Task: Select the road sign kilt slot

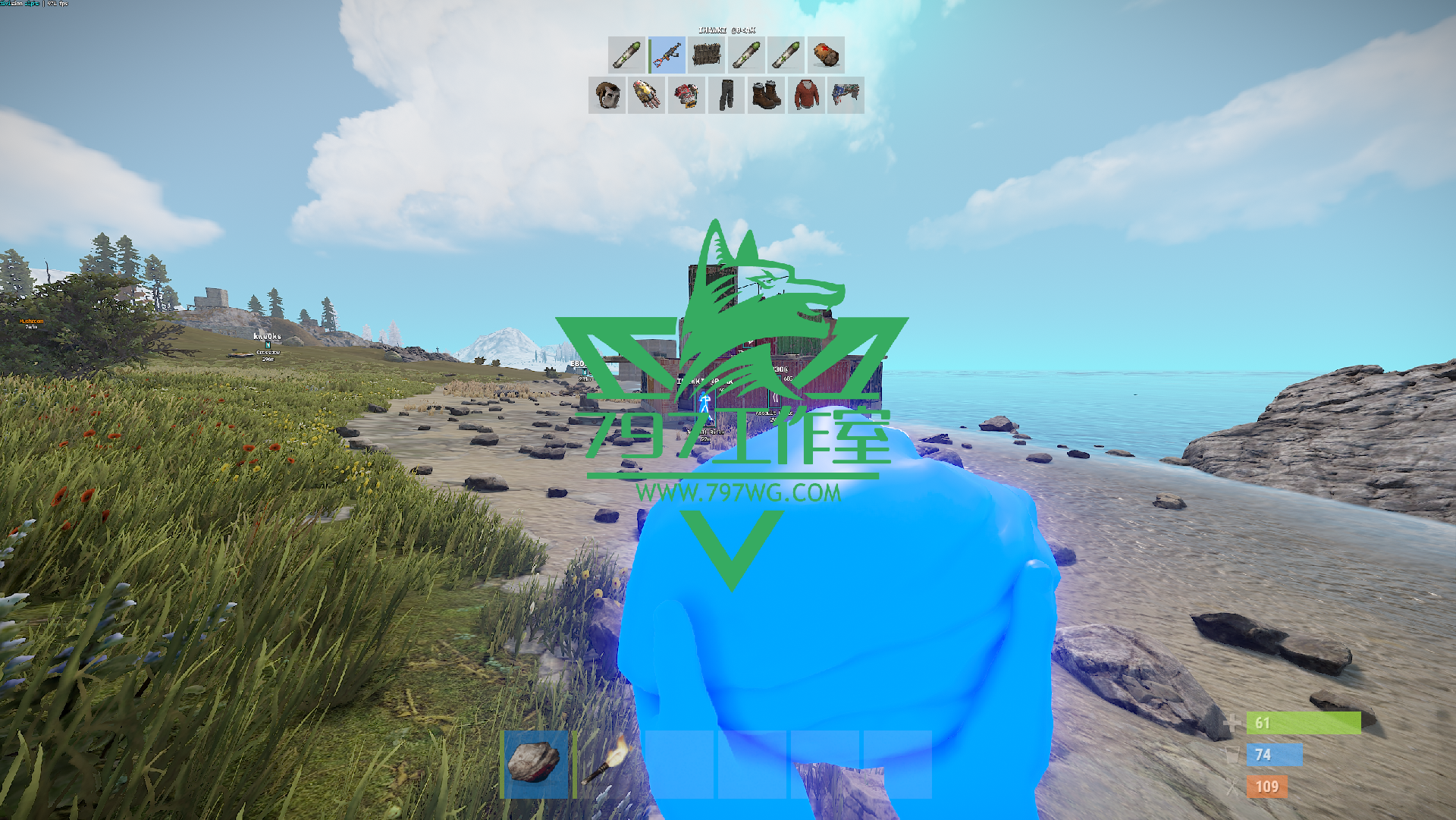Action: pyautogui.click(x=846, y=96)
